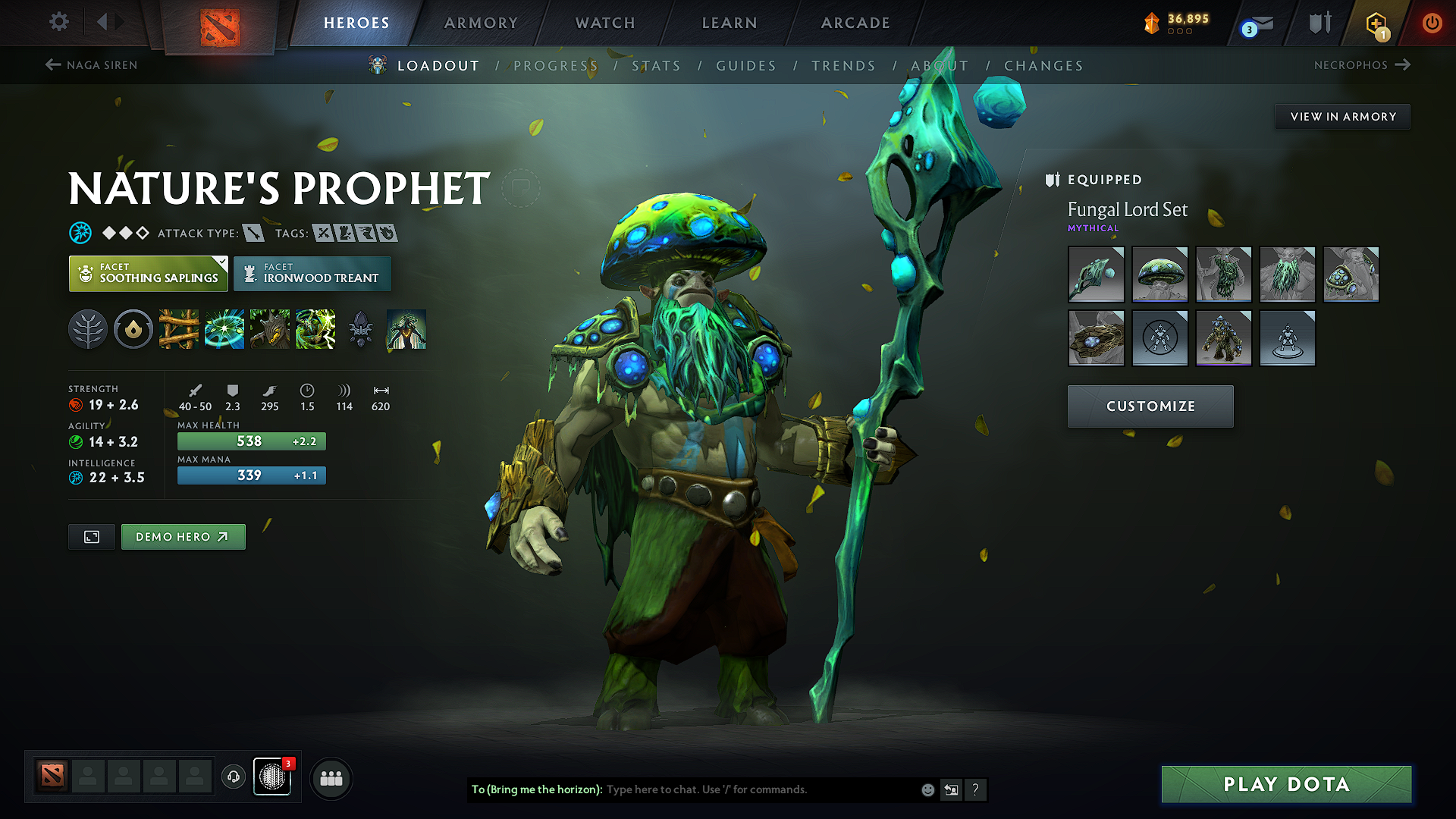
Task: Click the Battle Pass plus icon
Action: coord(1375,23)
